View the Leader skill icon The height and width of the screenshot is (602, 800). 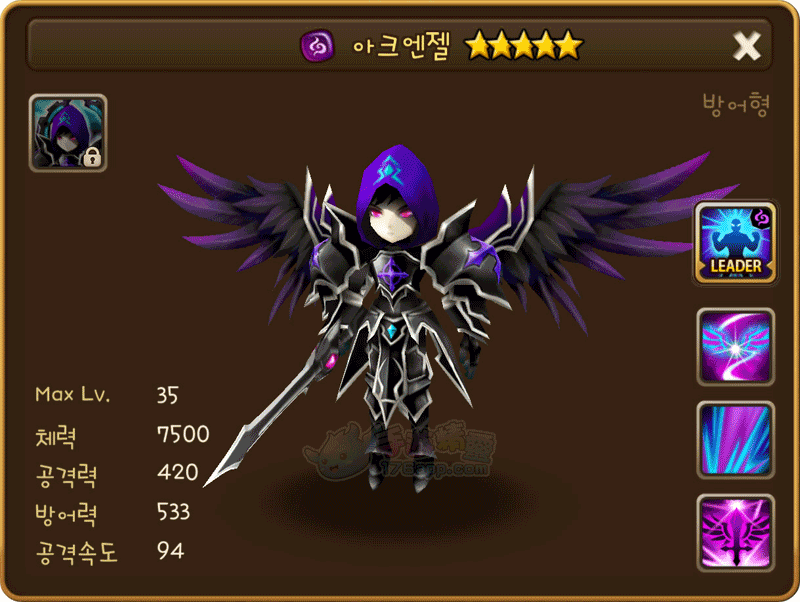coord(736,243)
